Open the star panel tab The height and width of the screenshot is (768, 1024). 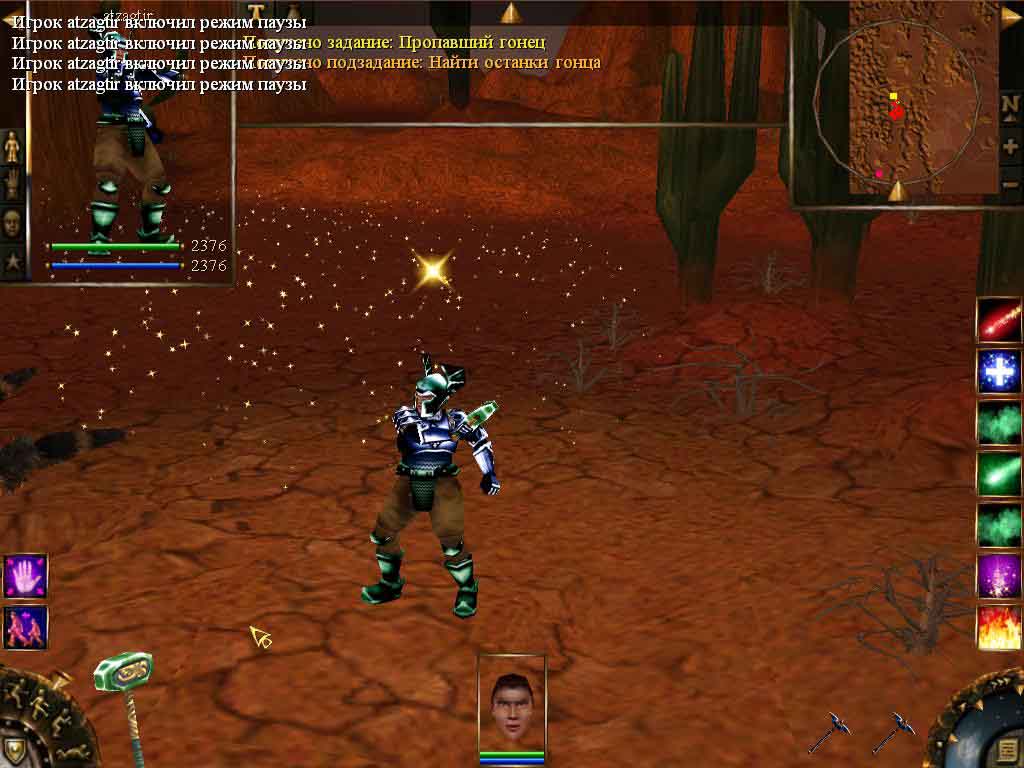[x=12, y=261]
